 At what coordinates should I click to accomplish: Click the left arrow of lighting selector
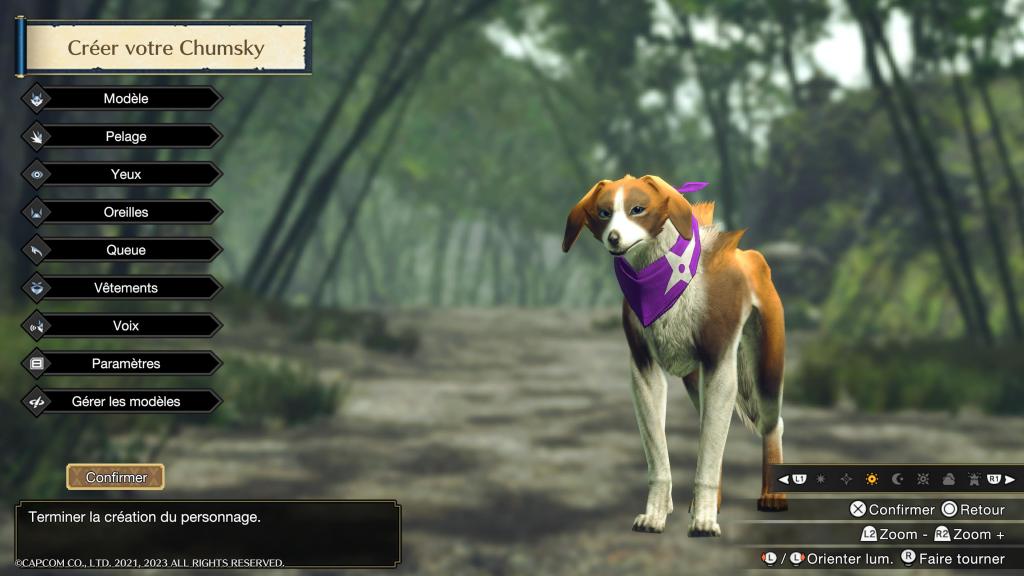784,480
